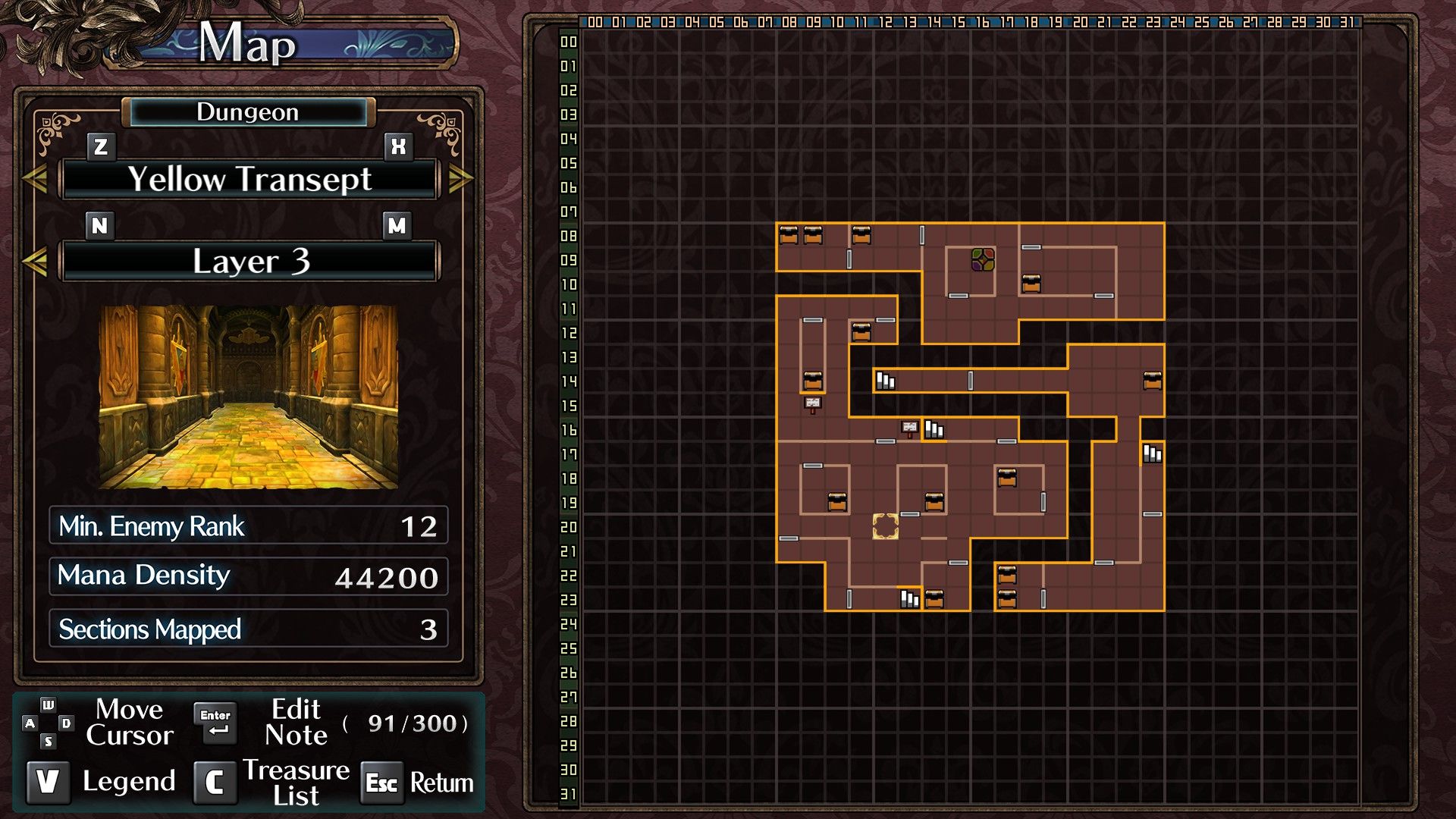Click the Sections Mapped stat row
The height and width of the screenshot is (819, 1456).
[247, 629]
